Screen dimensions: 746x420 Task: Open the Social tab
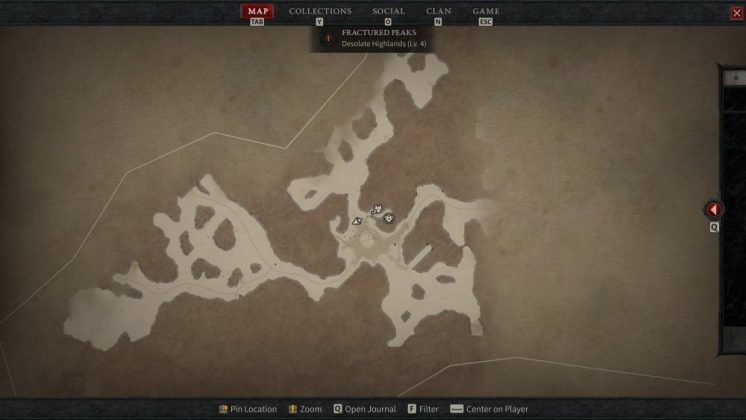pyautogui.click(x=388, y=11)
